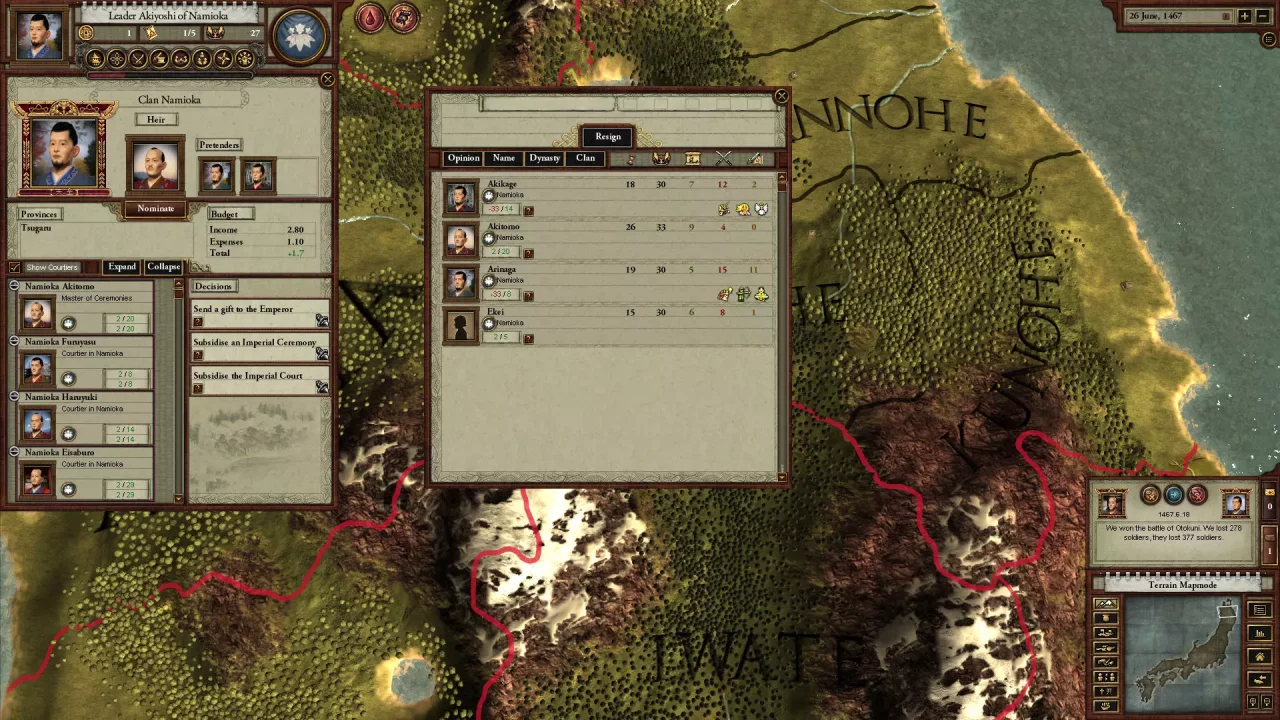
Task: Open the leader Akiyoshi portrait
Action: [40, 34]
